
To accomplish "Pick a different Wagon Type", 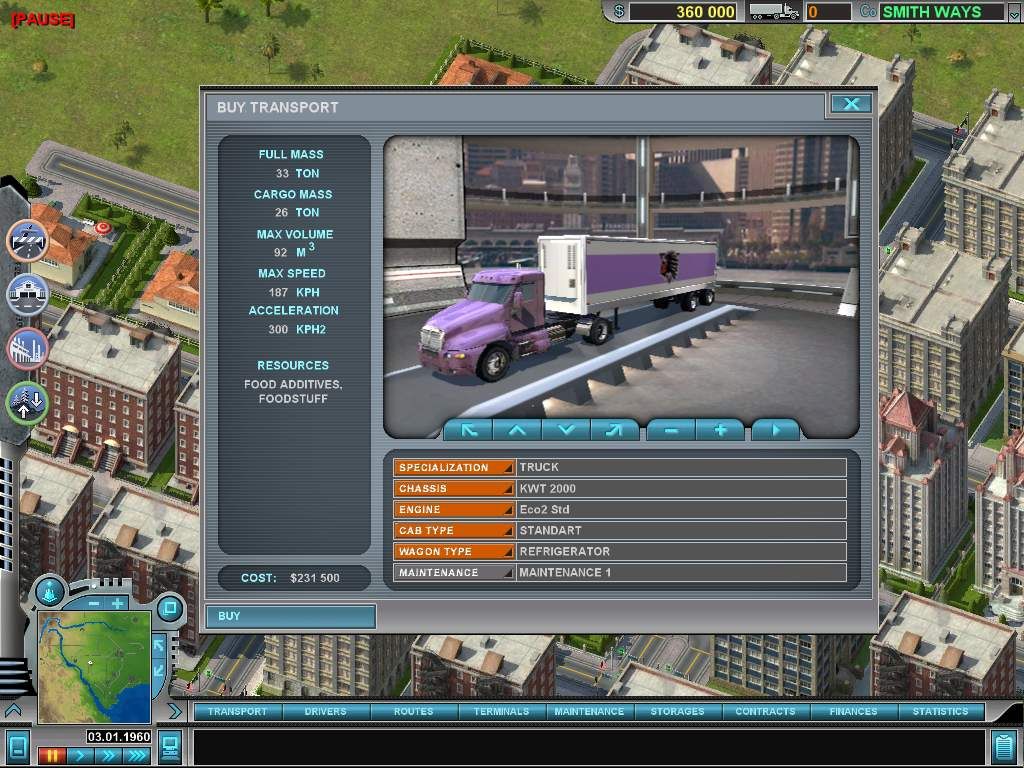I will [455, 552].
